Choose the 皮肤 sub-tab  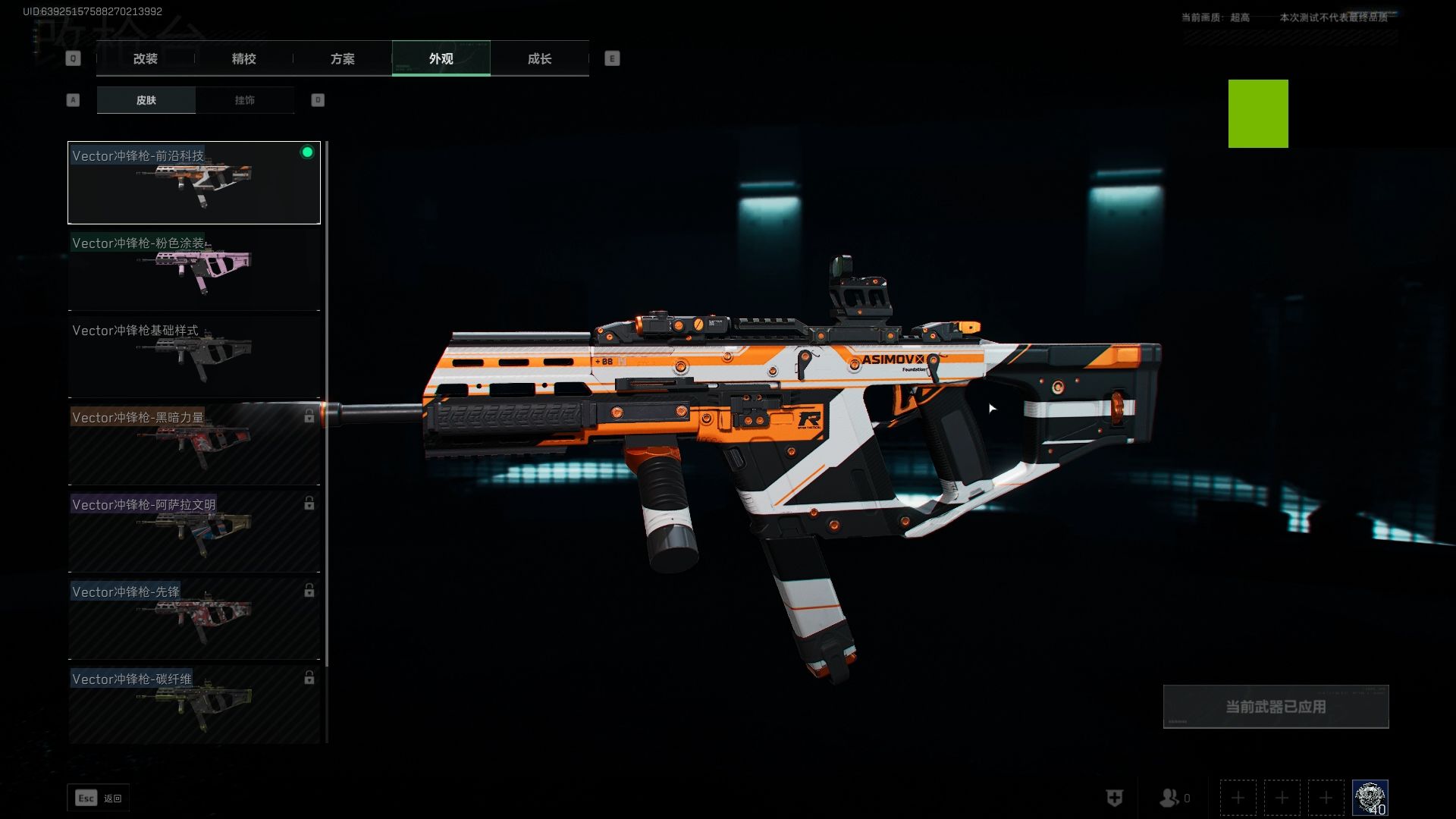[146, 100]
